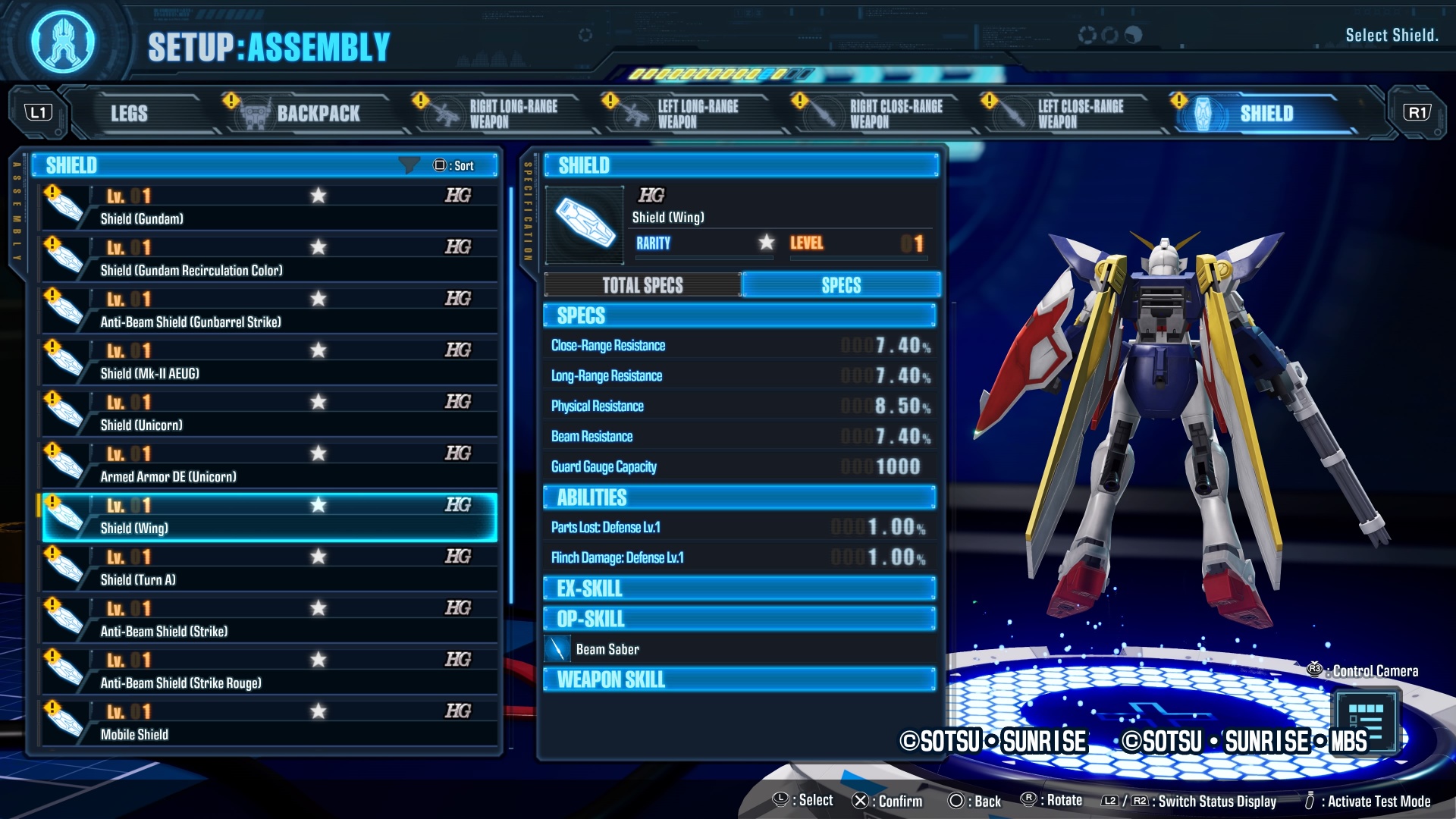Switch to the Total Specs tab

[x=642, y=285]
